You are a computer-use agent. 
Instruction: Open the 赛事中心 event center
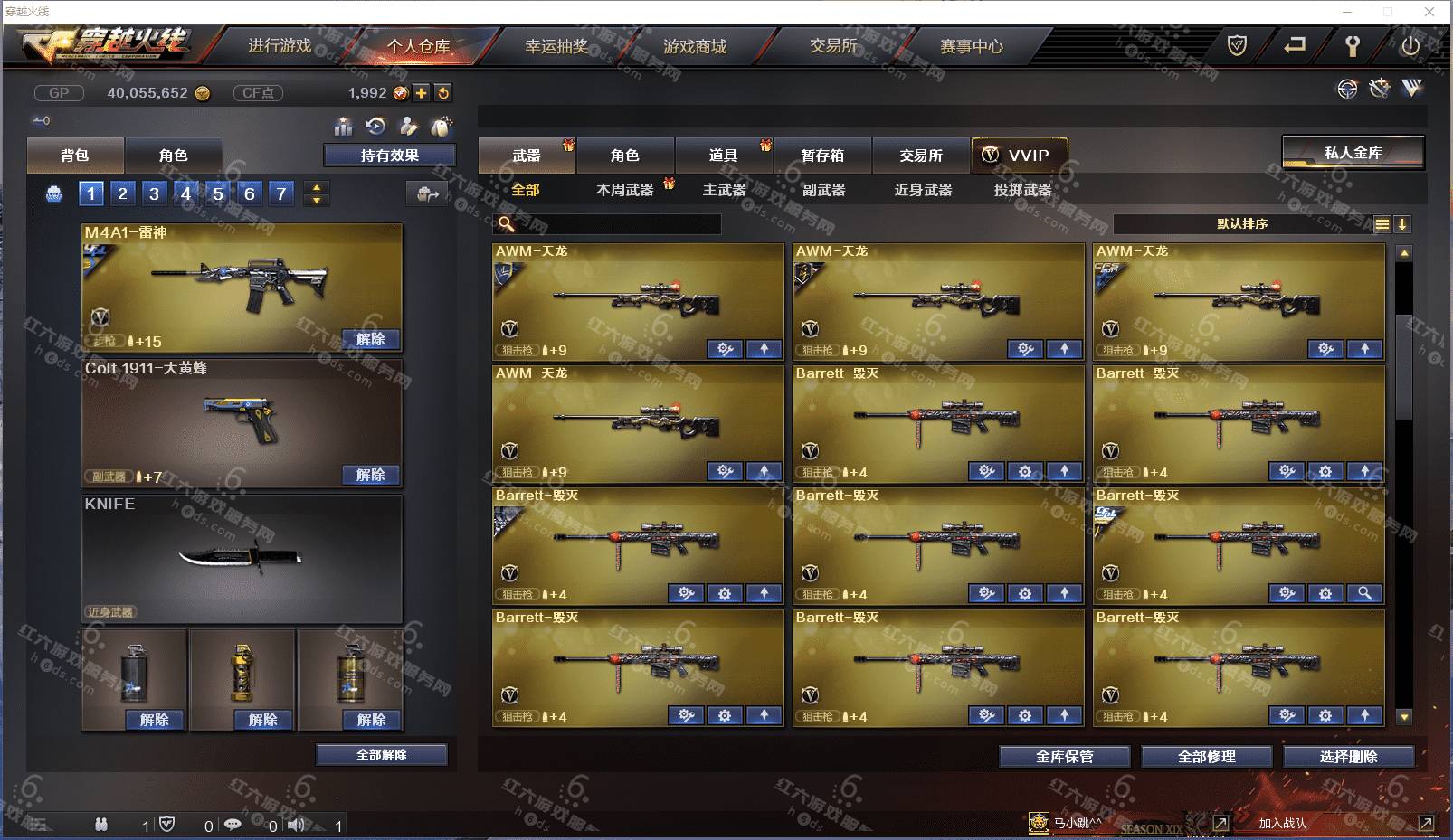[x=971, y=46]
